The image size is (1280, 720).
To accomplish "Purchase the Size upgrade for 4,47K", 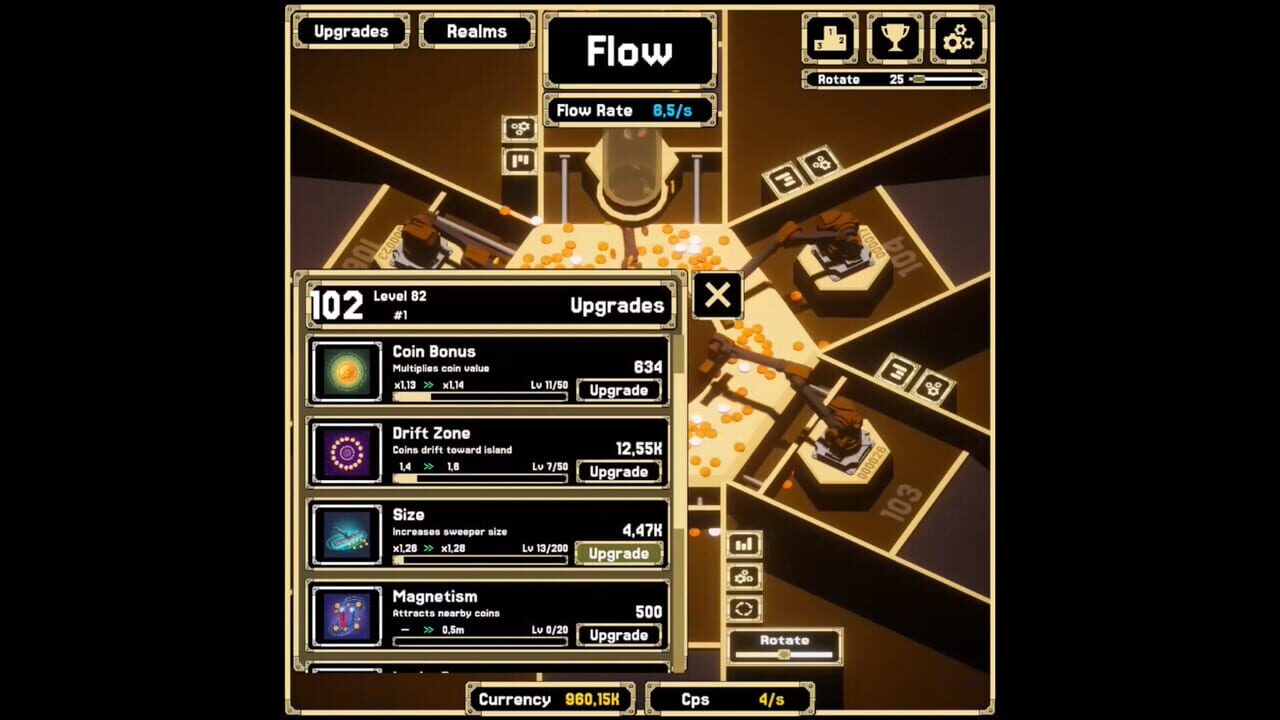I will (618, 552).
